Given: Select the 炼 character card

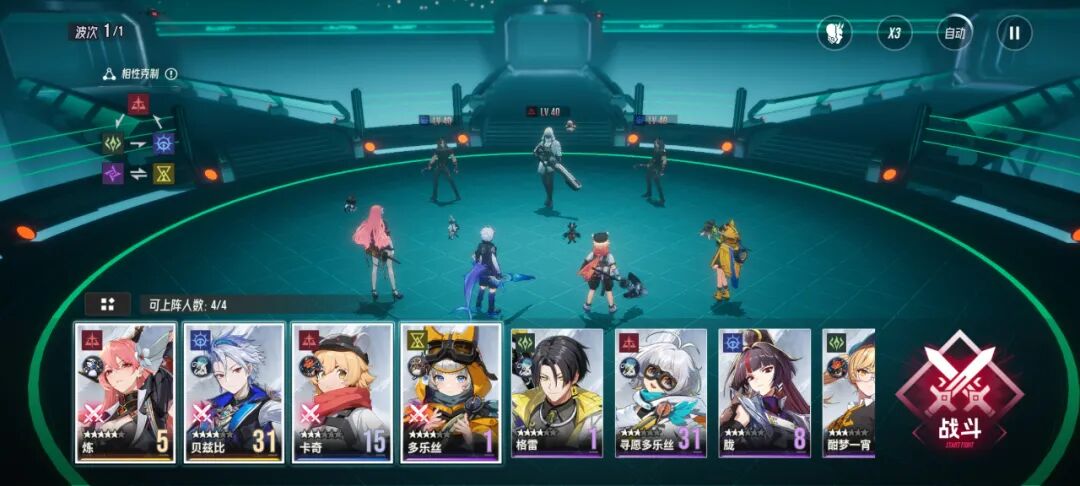Looking at the screenshot, I should tap(125, 392).
